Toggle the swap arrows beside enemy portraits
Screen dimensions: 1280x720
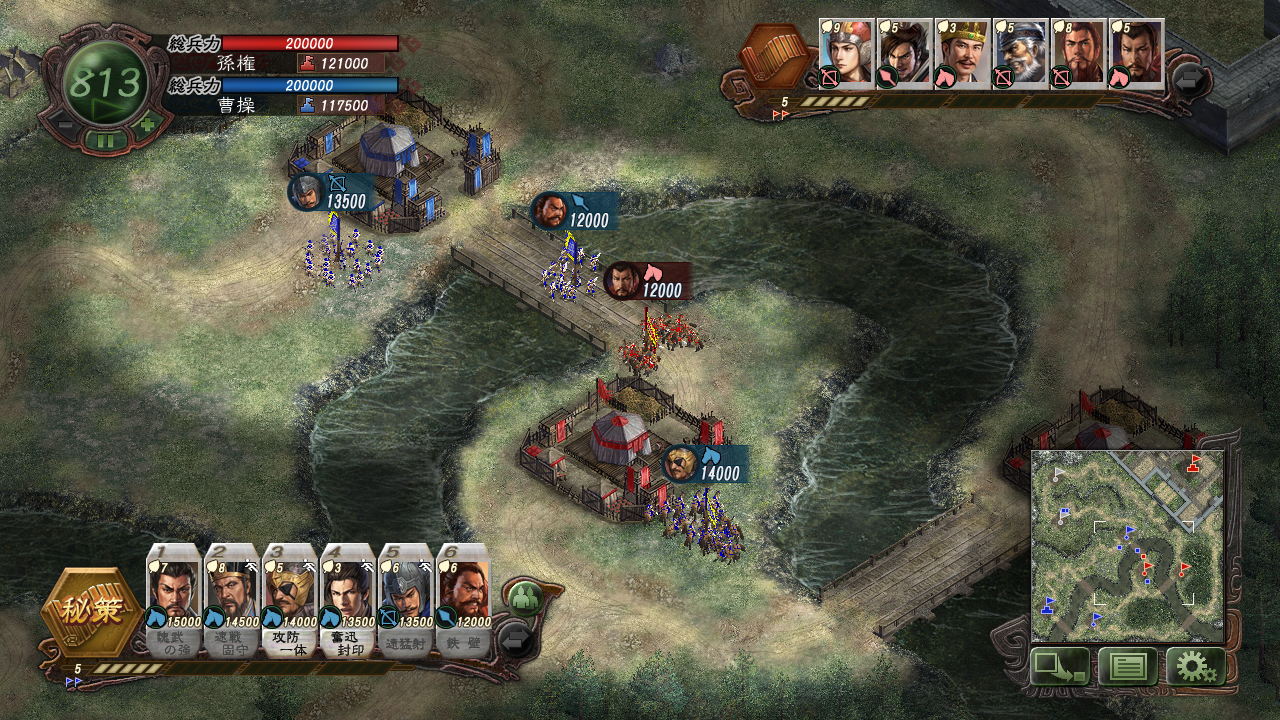click(1189, 79)
